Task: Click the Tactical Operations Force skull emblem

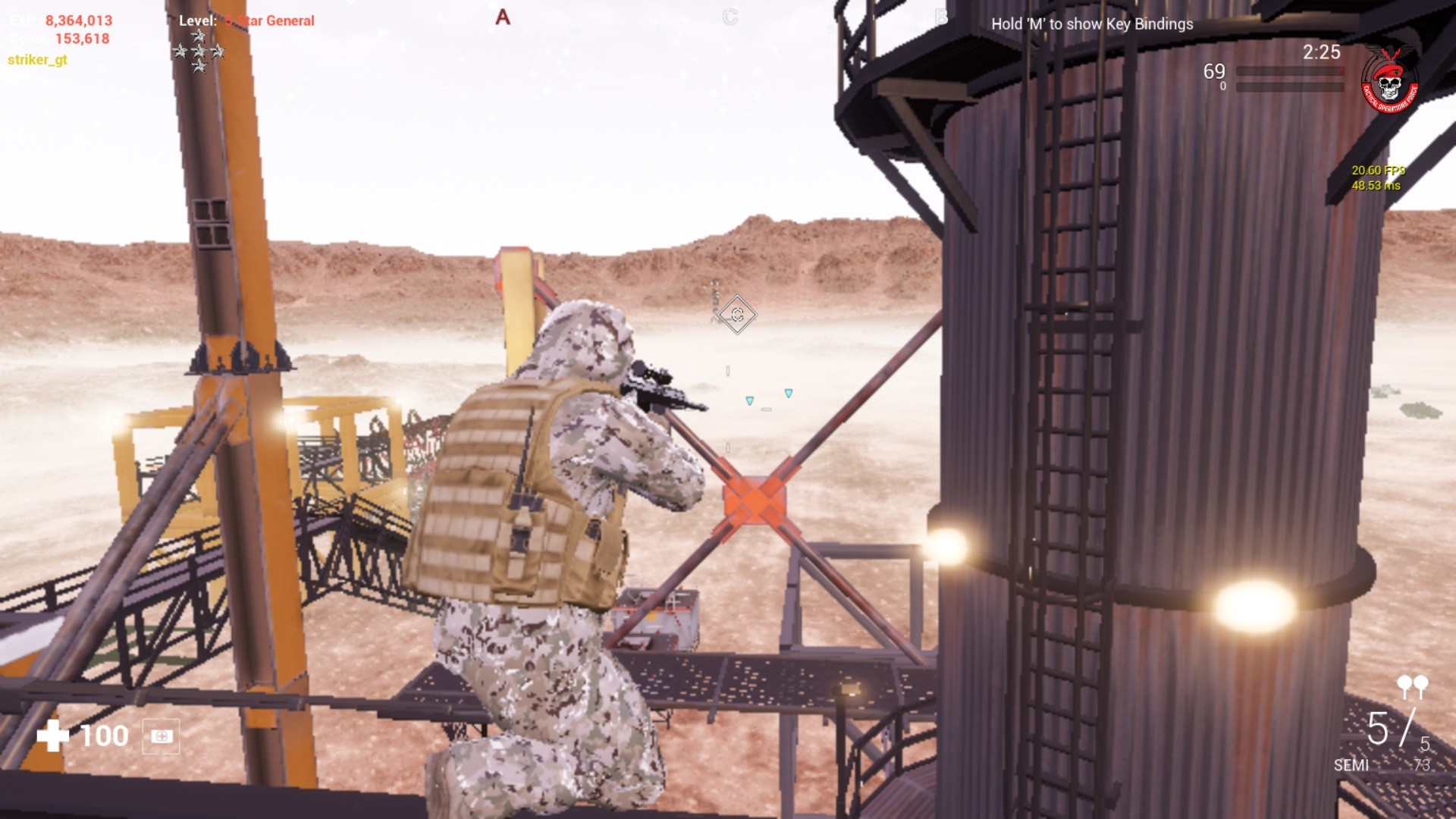Action: (1391, 82)
